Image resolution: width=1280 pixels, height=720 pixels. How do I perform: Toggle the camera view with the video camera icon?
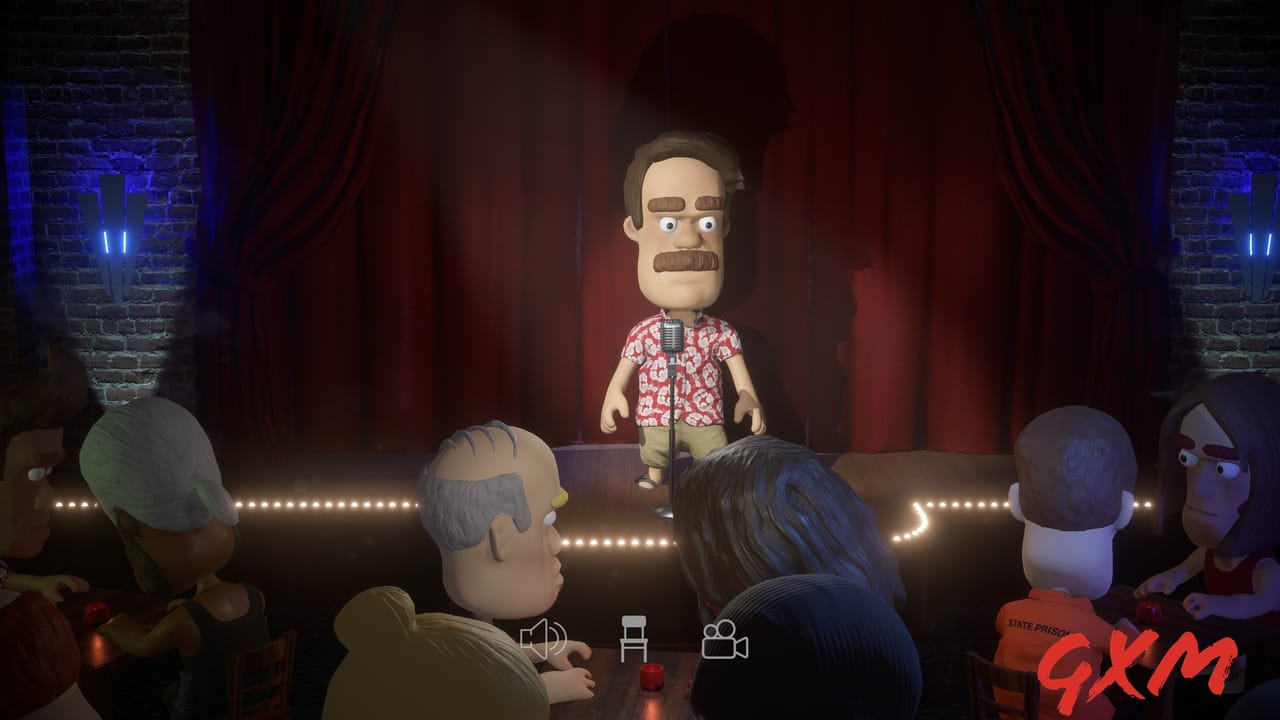pos(725,640)
